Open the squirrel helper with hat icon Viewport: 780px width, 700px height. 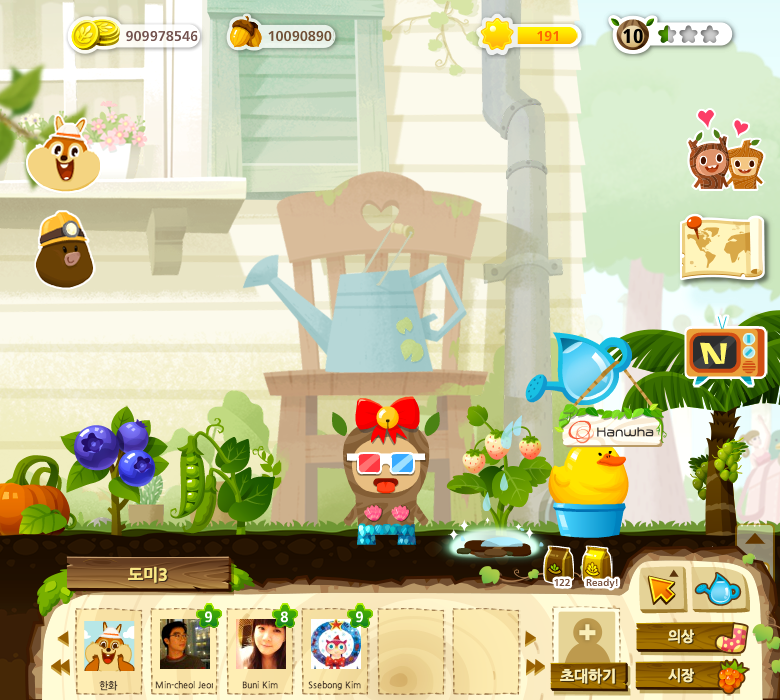click(63, 154)
